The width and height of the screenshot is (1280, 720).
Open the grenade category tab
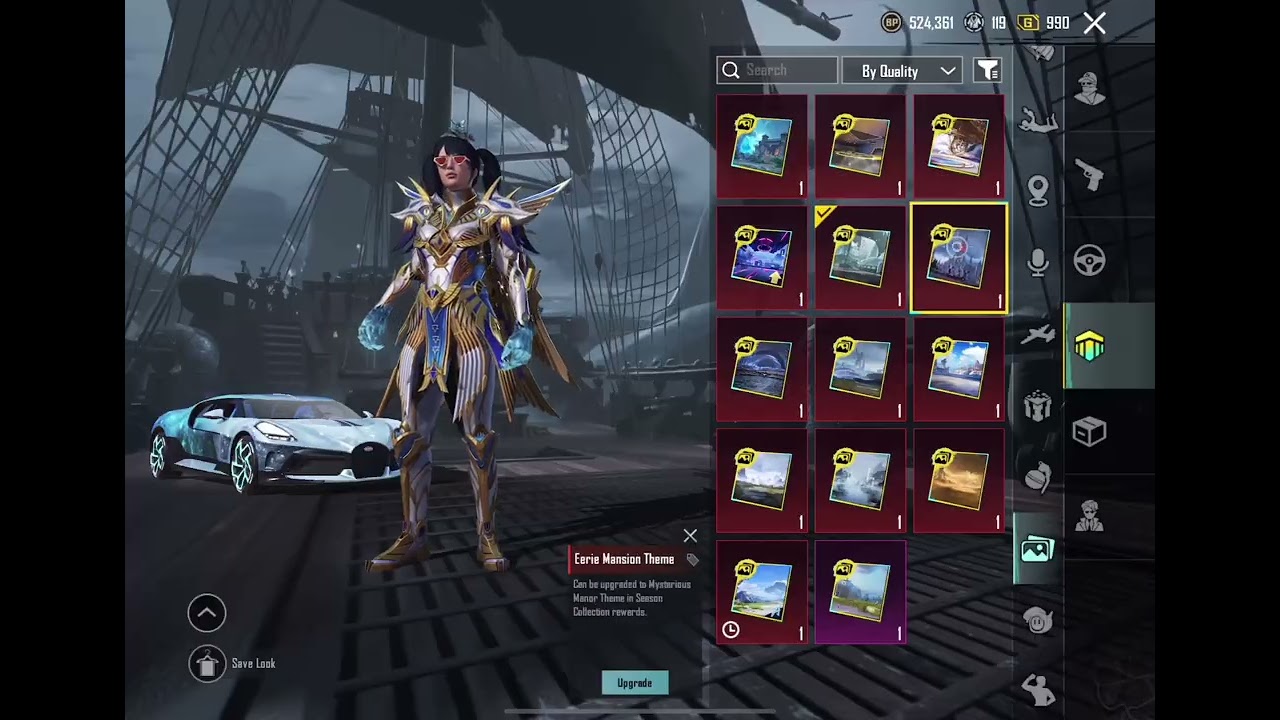(x=1038, y=476)
